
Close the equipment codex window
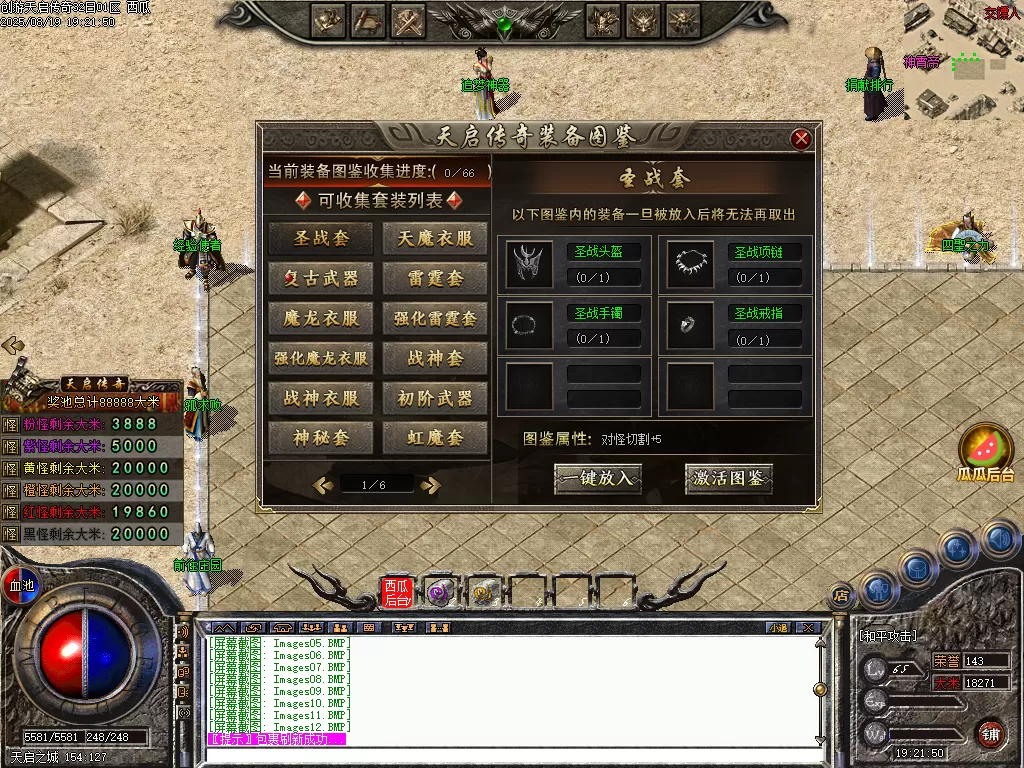pyautogui.click(x=801, y=139)
